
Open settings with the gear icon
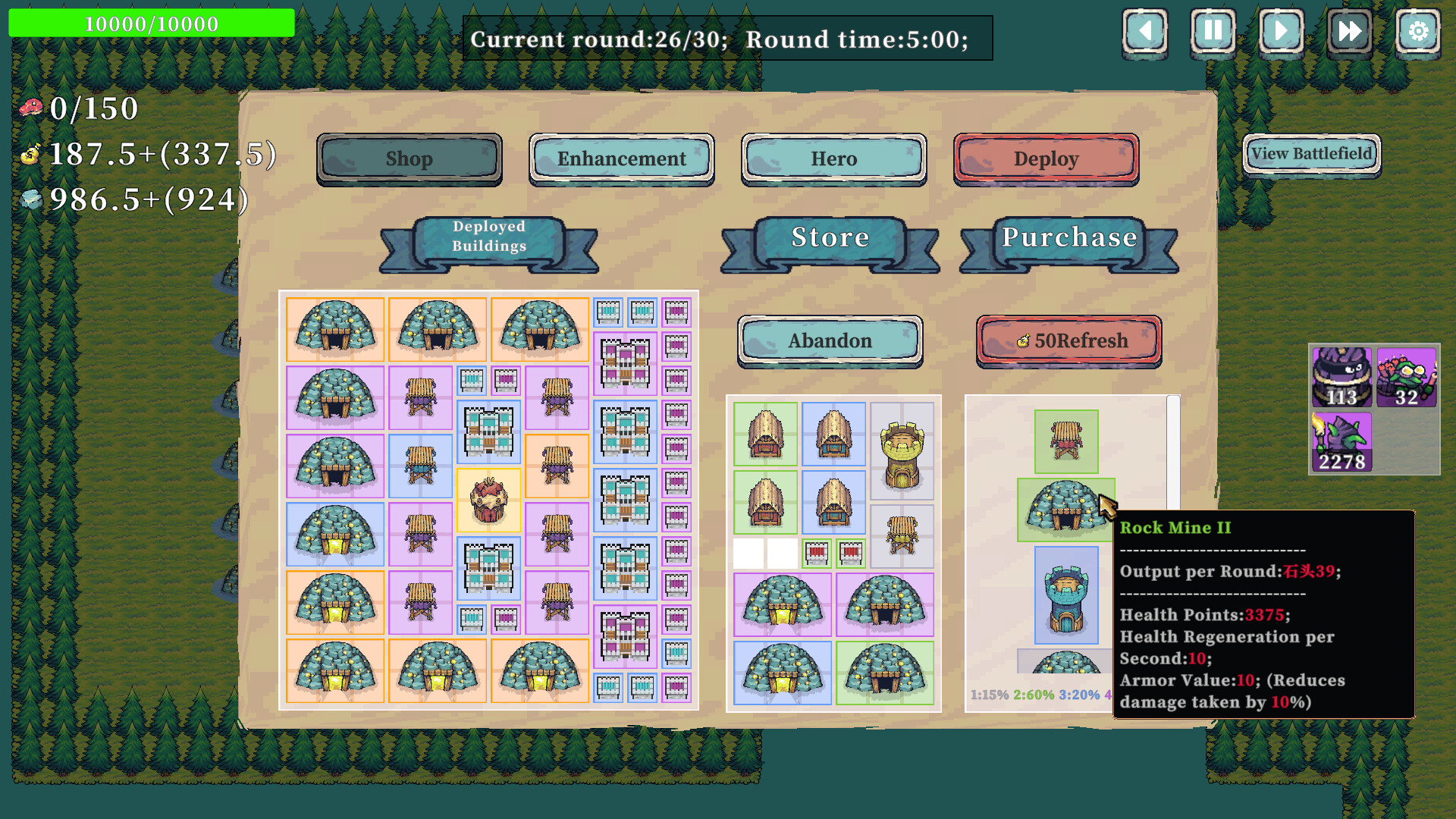(x=1417, y=32)
